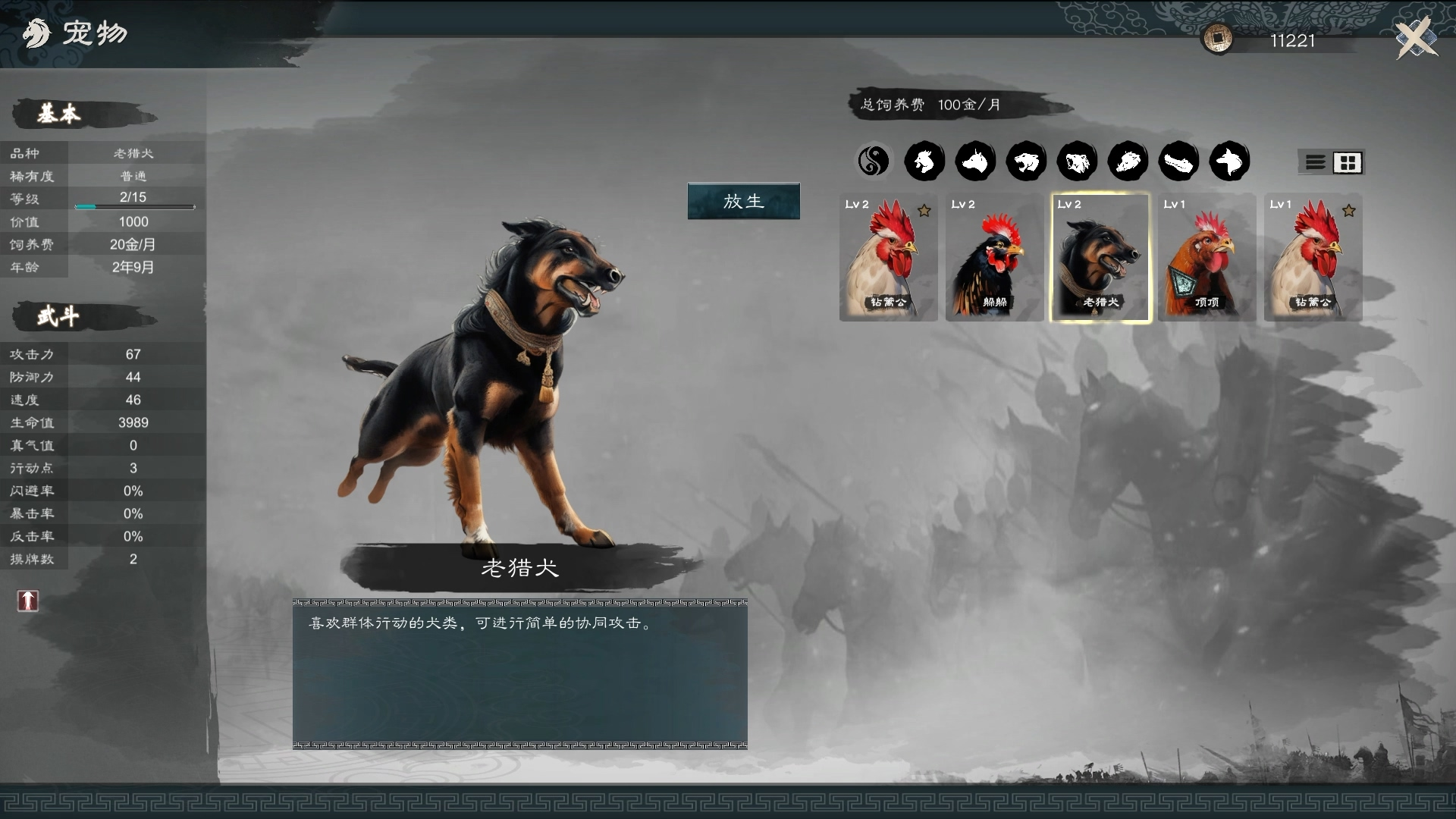The width and height of the screenshot is (1456, 819).
Task: Open the feline category filter
Action: tap(1027, 161)
